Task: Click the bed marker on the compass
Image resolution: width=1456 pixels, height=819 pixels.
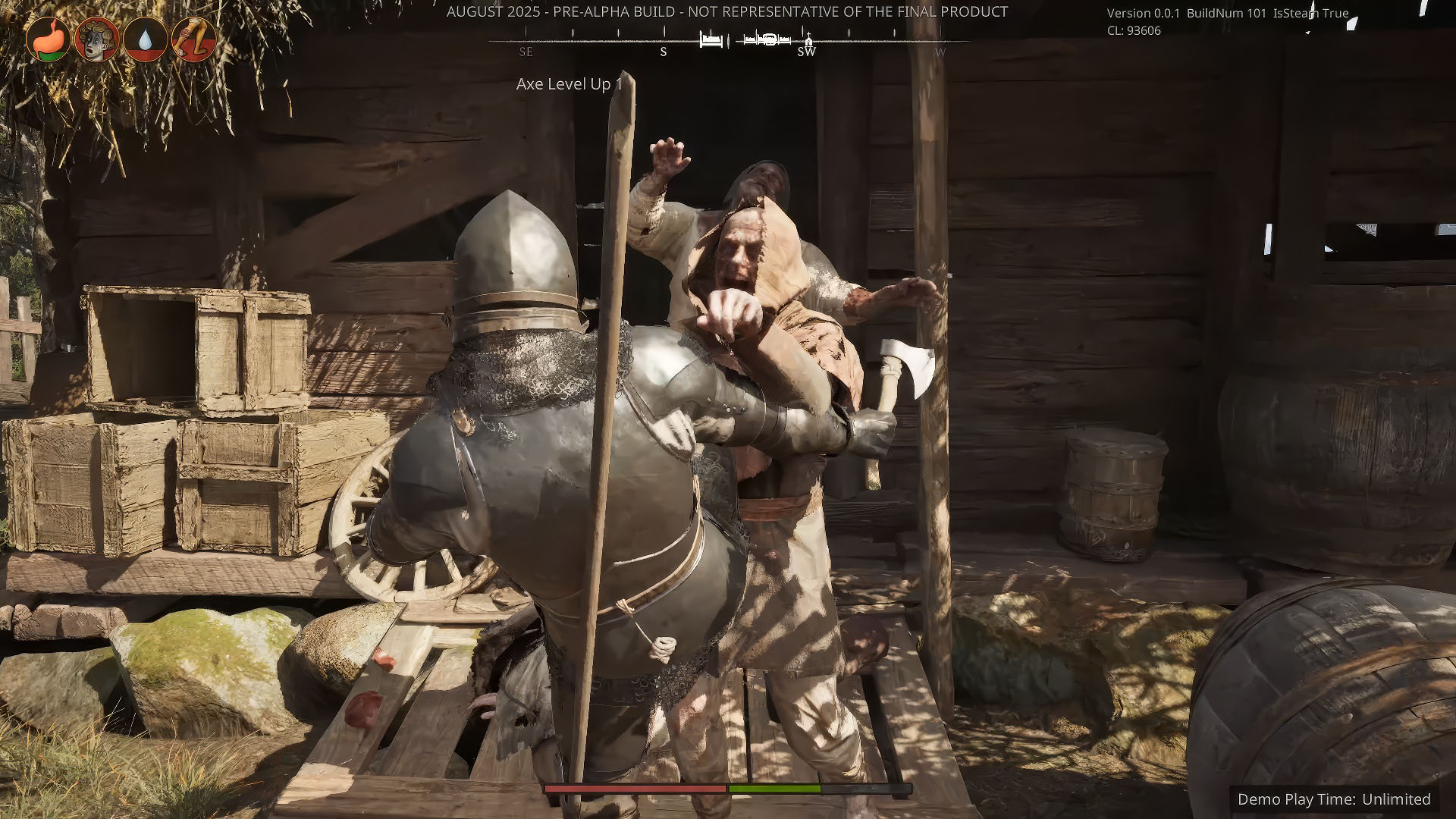Action: tap(711, 40)
